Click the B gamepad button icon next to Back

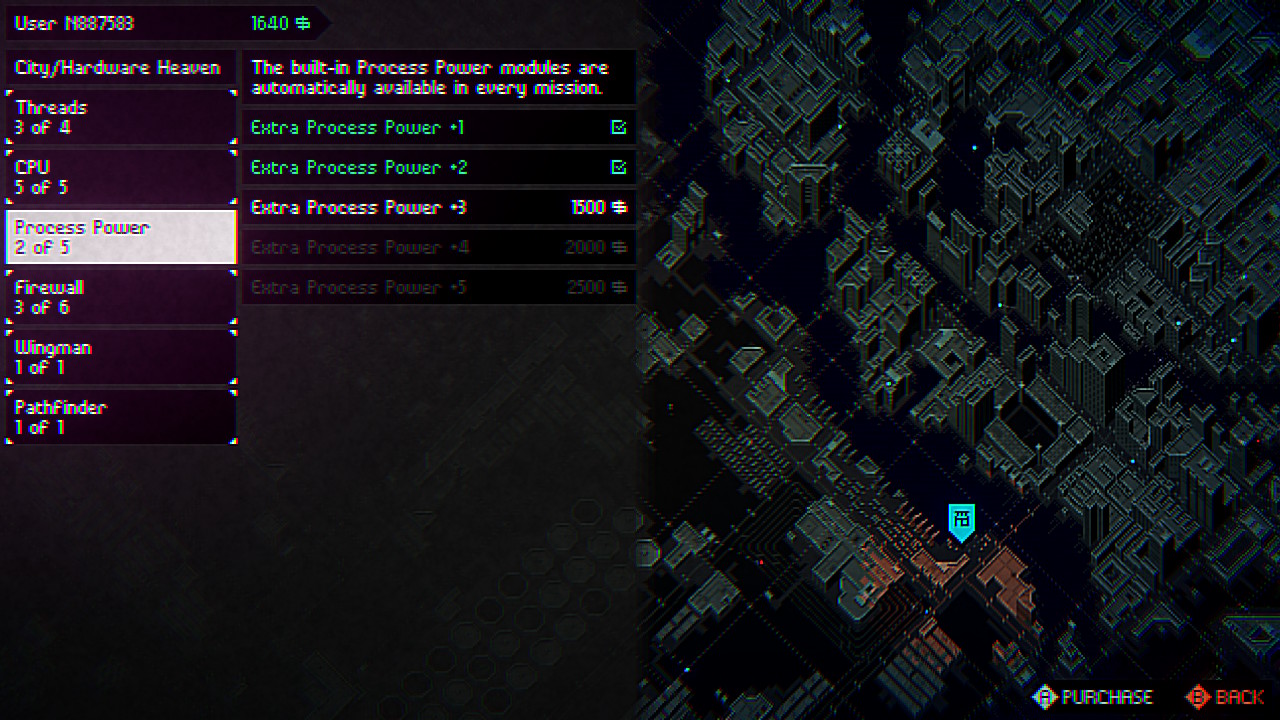point(1196,697)
